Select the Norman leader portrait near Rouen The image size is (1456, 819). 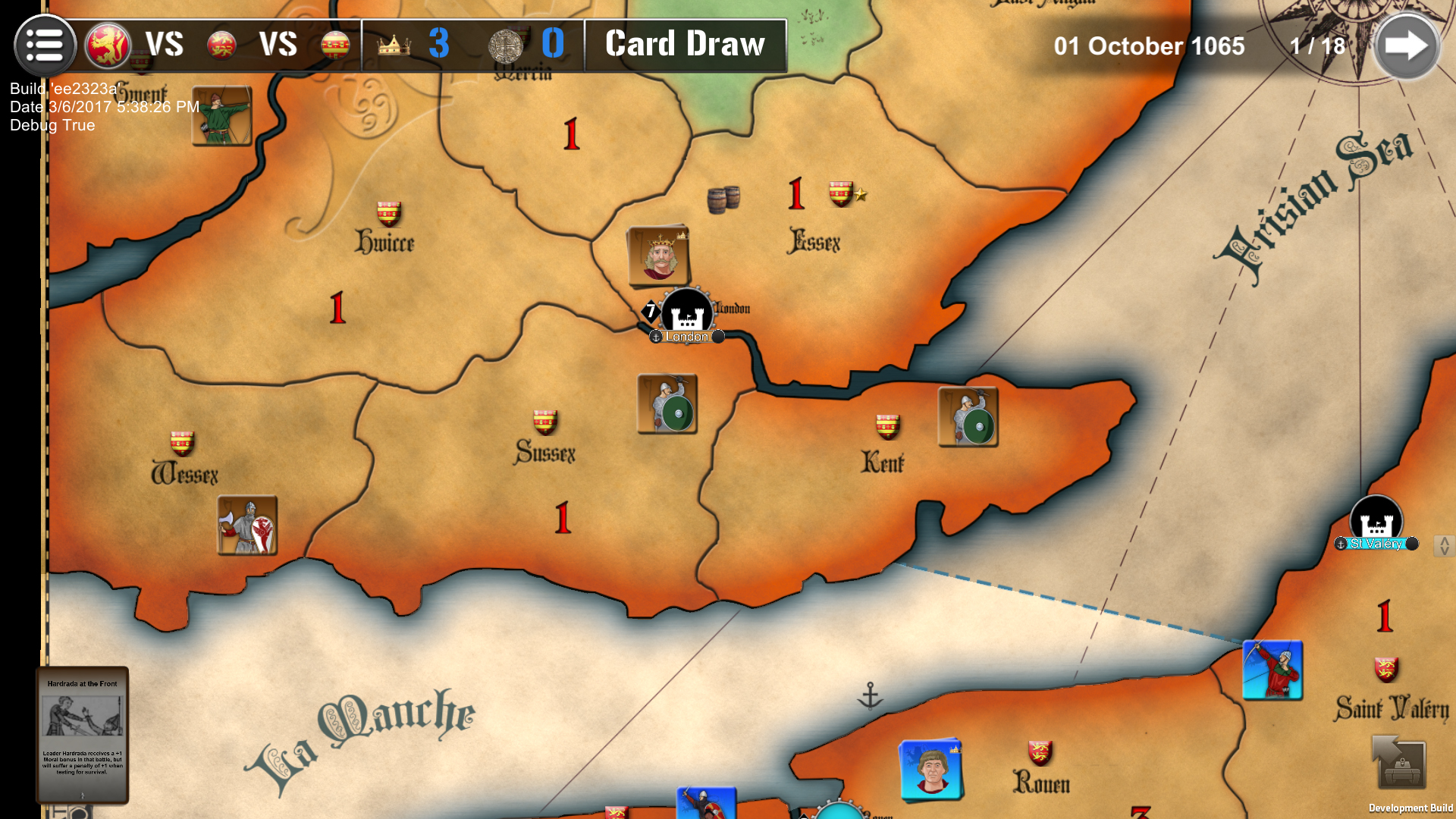pyautogui.click(x=931, y=770)
